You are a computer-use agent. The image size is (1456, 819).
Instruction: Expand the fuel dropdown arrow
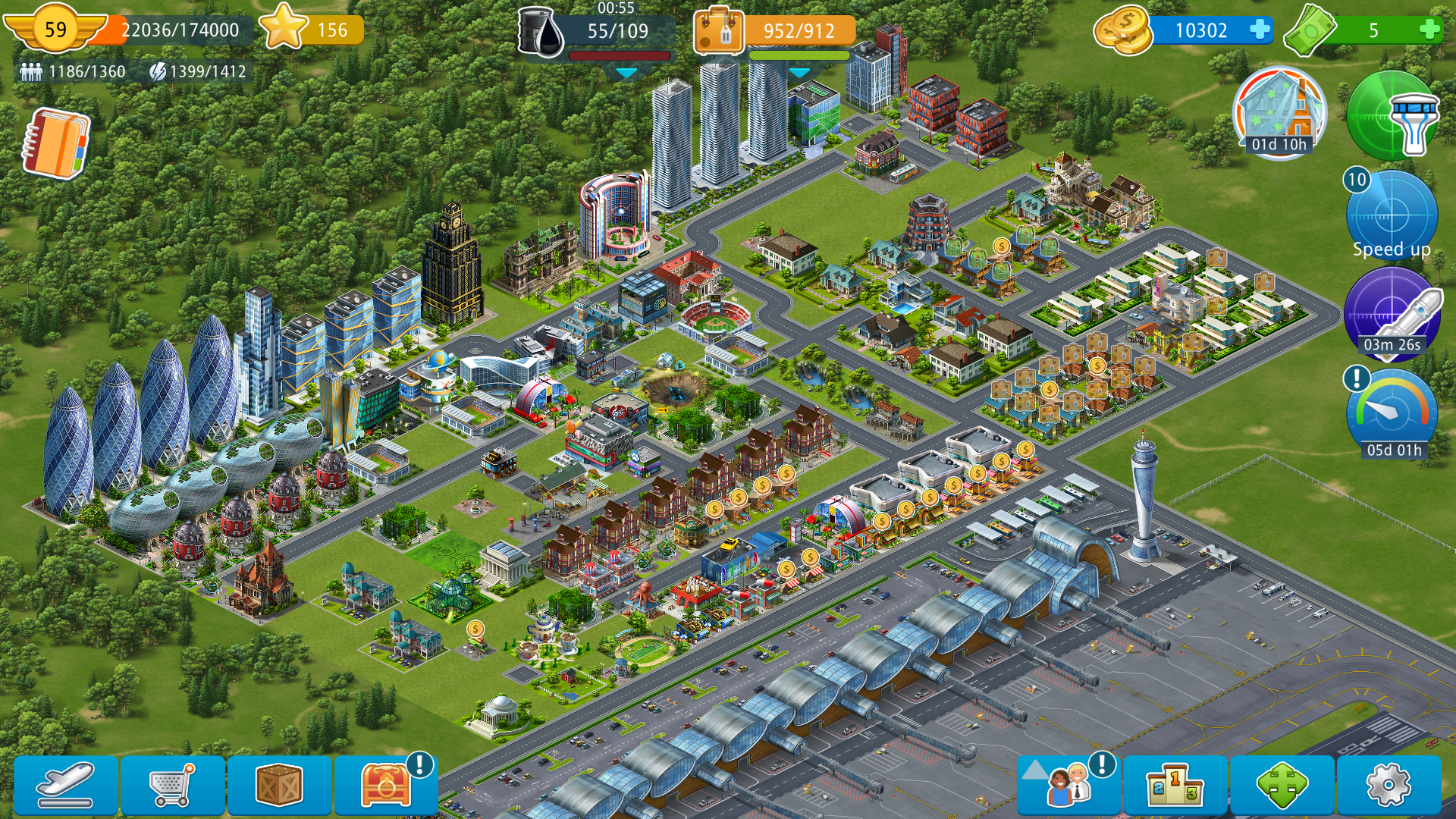626,73
